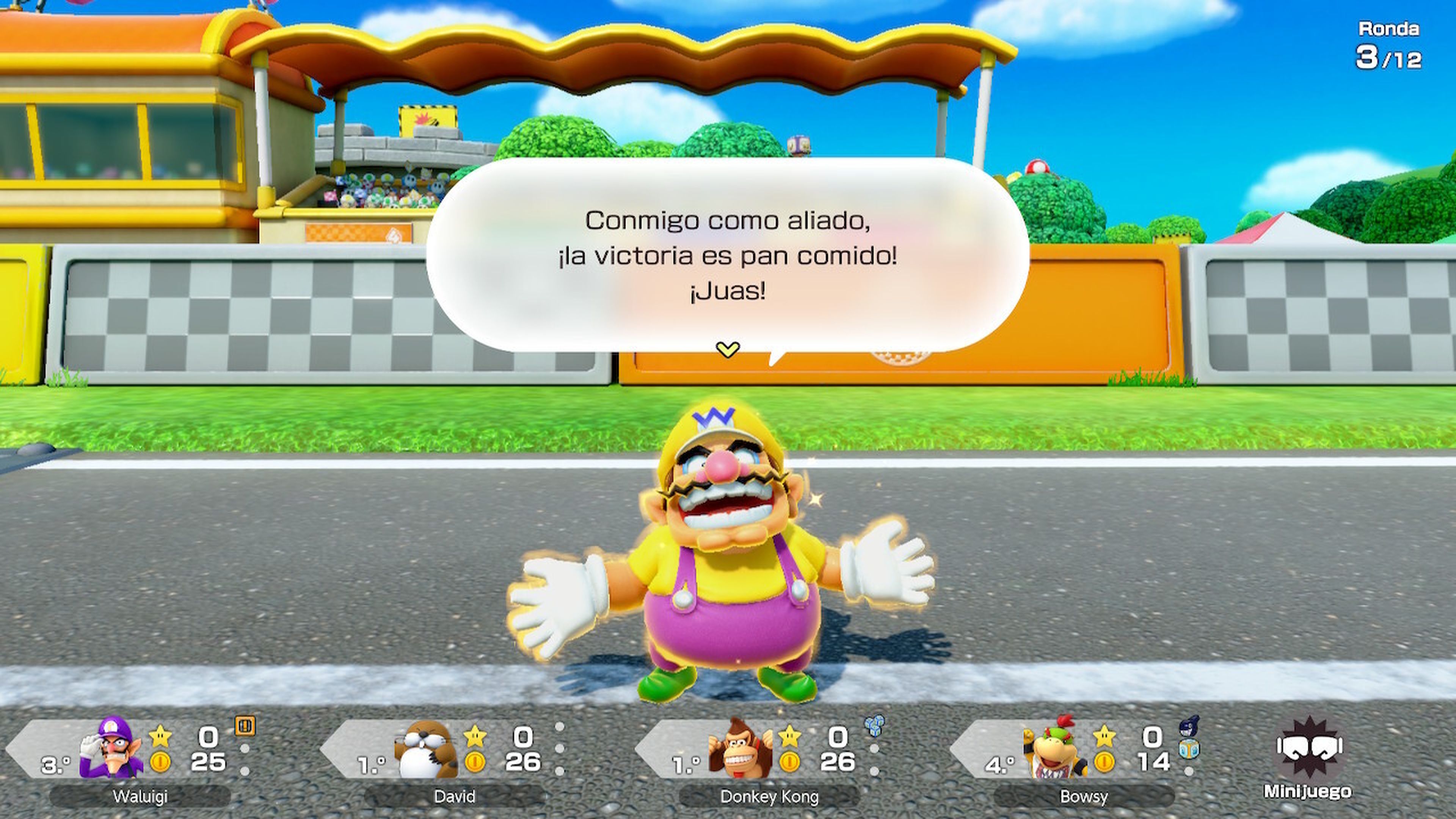The height and width of the screenshot is (819, 1456).
Task: Click Donkey Kong's character portrait
Action: pyautogui.click(x=741, y=750)
